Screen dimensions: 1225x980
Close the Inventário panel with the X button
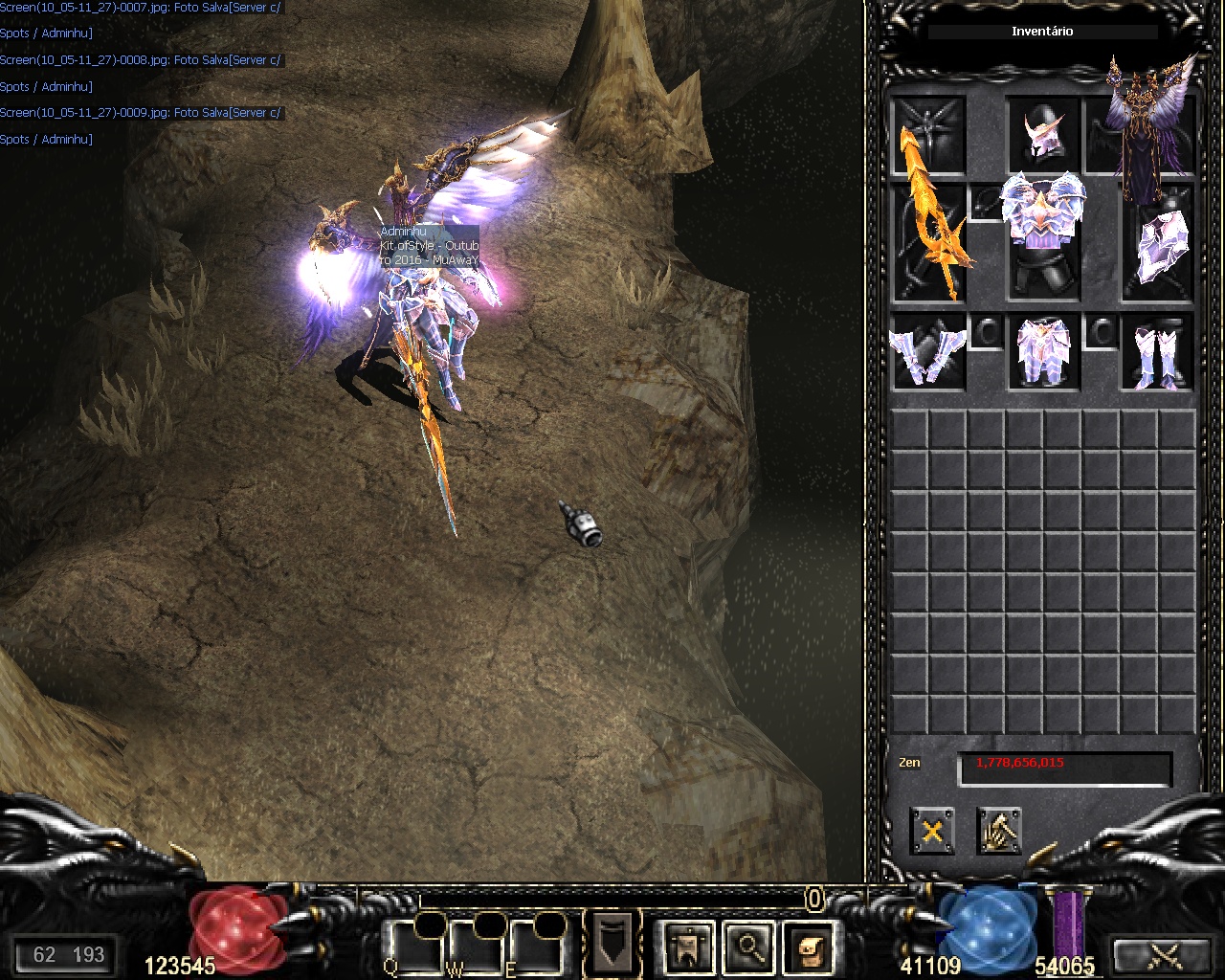tap(931, 830)
